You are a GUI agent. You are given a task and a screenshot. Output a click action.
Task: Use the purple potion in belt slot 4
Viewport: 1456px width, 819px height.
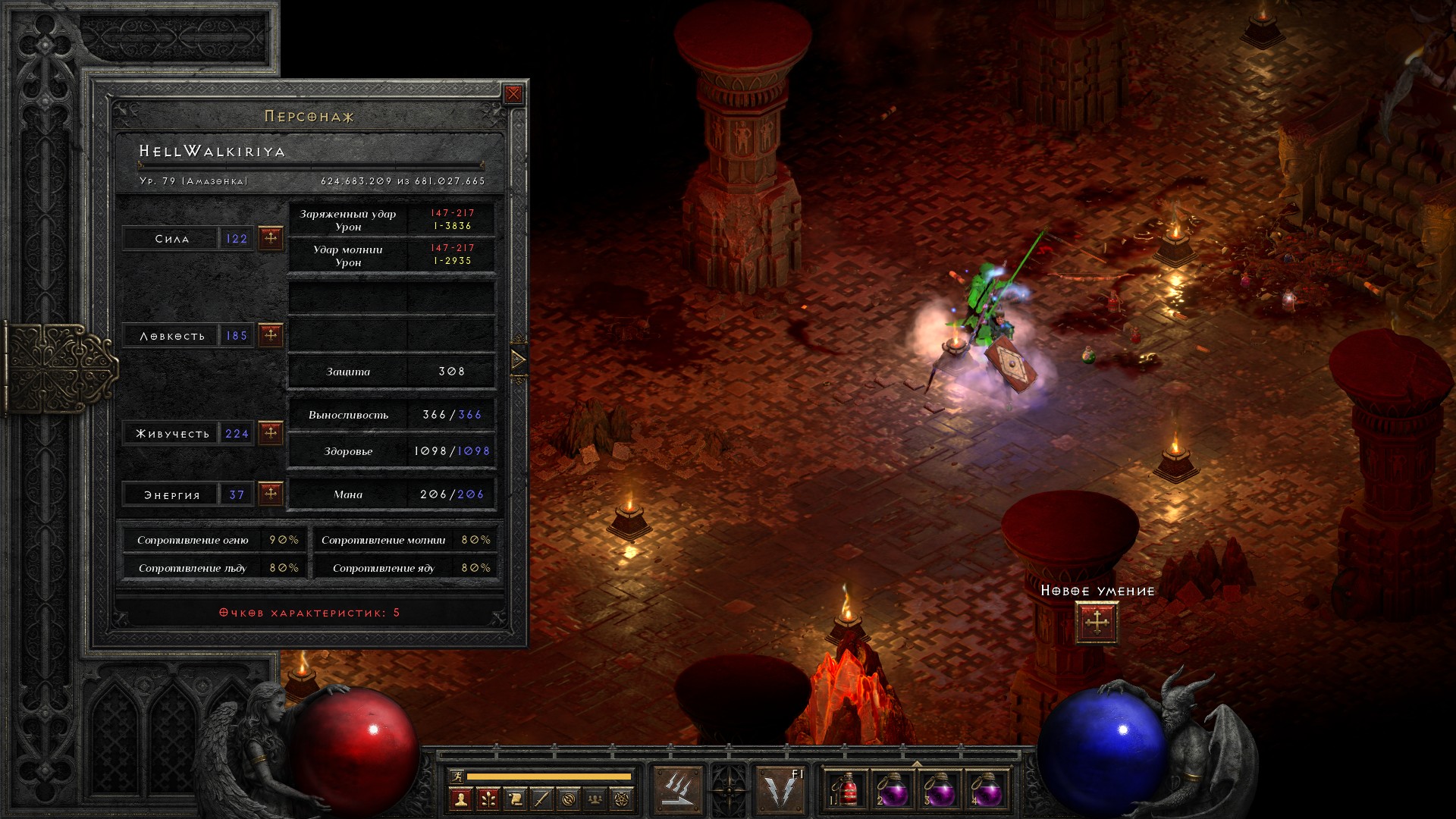(x=987, y=790)
